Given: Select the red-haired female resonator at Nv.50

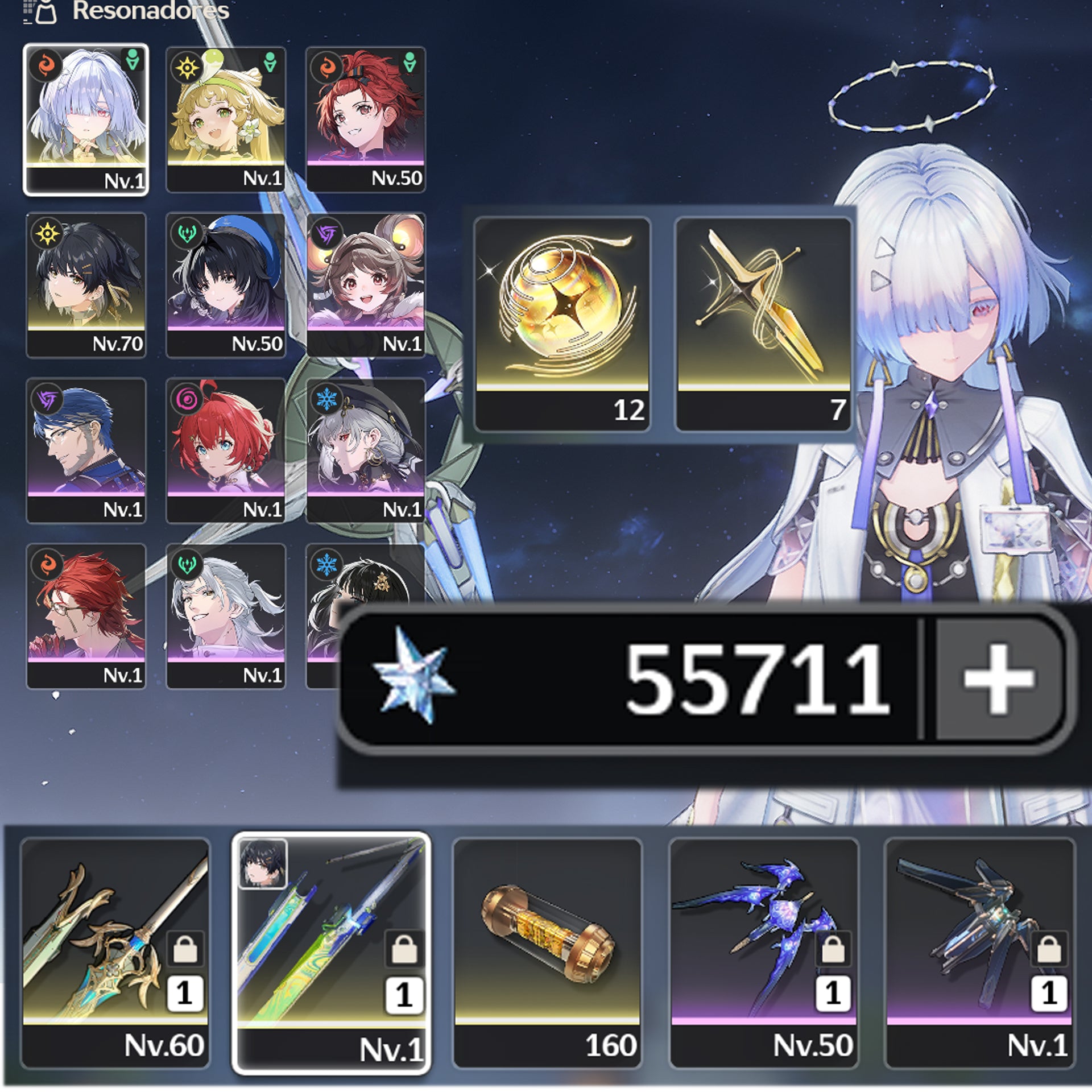Looking at the screenshot, I should 366,119.
